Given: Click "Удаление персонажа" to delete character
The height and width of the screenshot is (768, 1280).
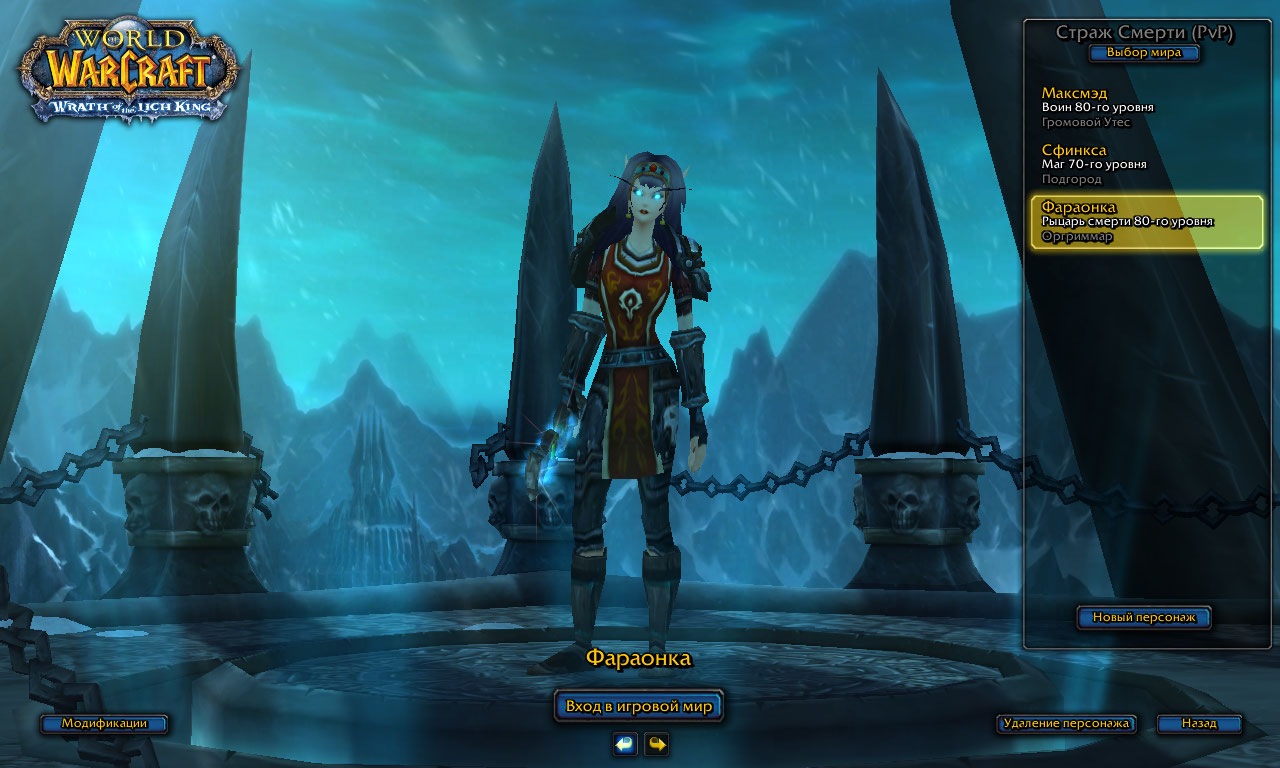Looking at the screenshot, I should point(1066,723).
